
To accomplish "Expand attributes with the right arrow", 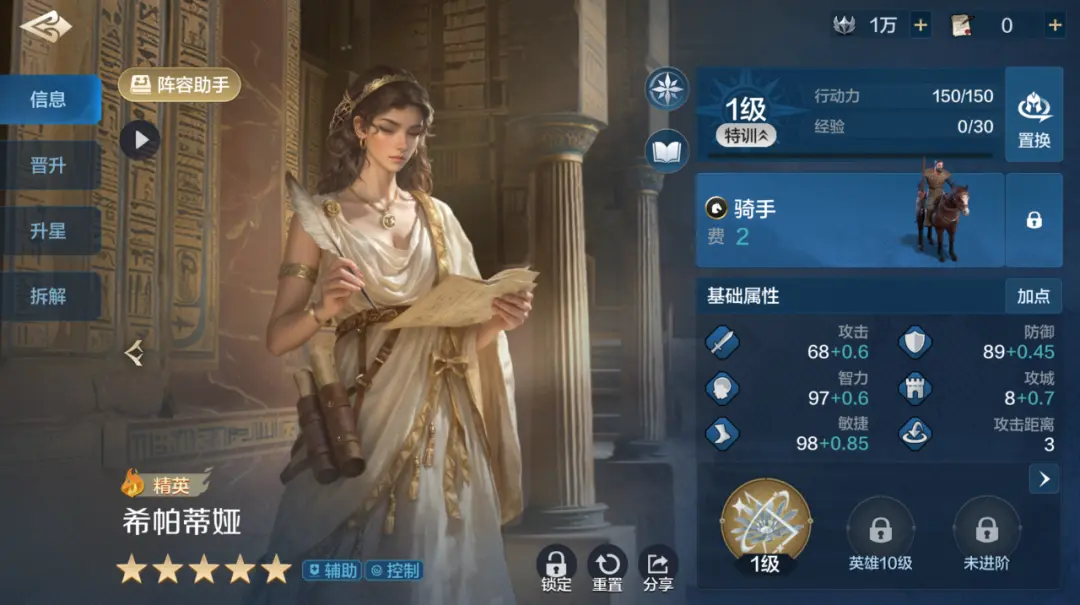I will coord(1043,479).
